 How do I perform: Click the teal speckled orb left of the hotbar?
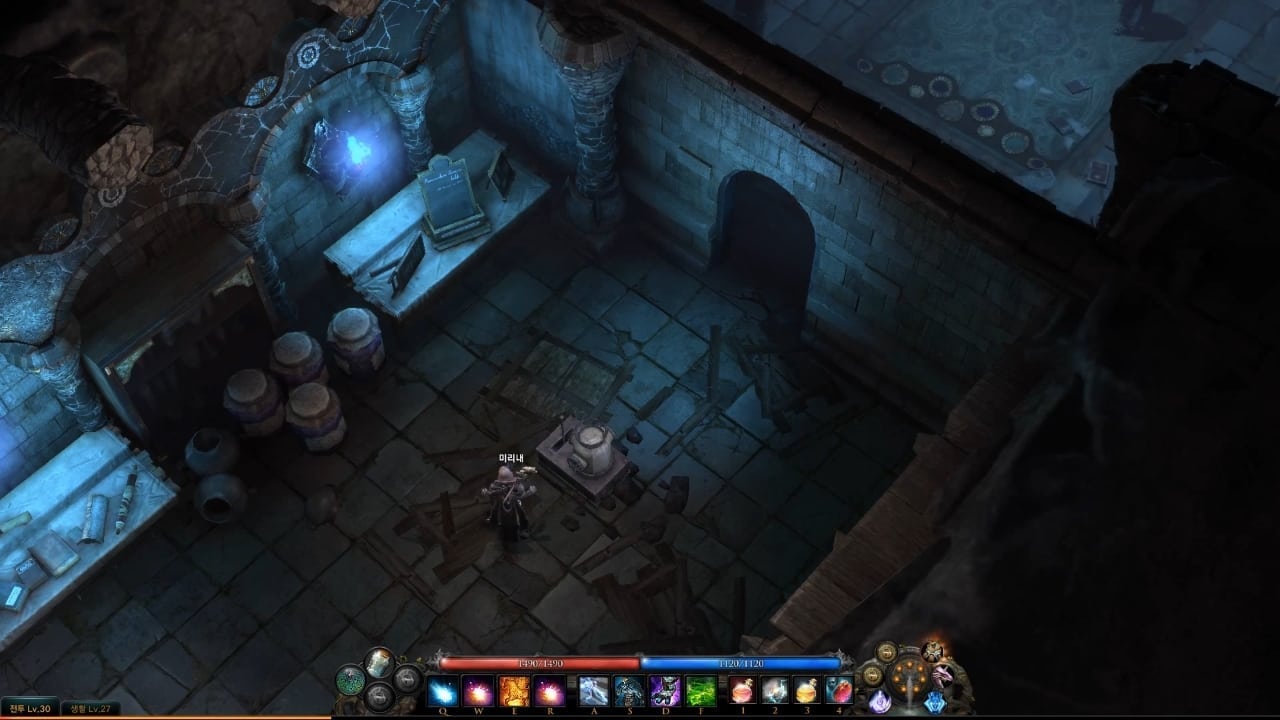click(350, 680)
